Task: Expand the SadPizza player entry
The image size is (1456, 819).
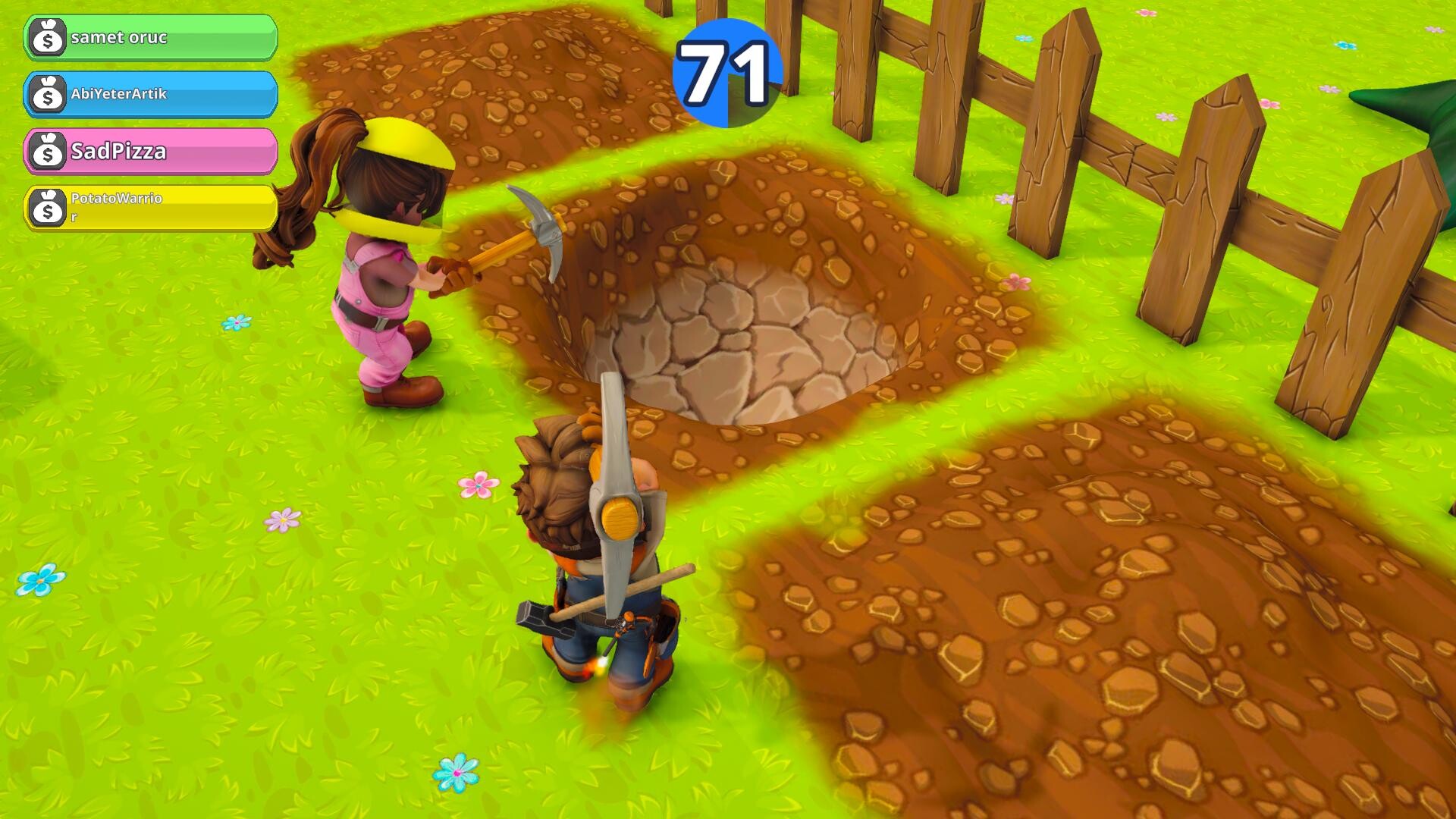Action: tap(152, 152)
